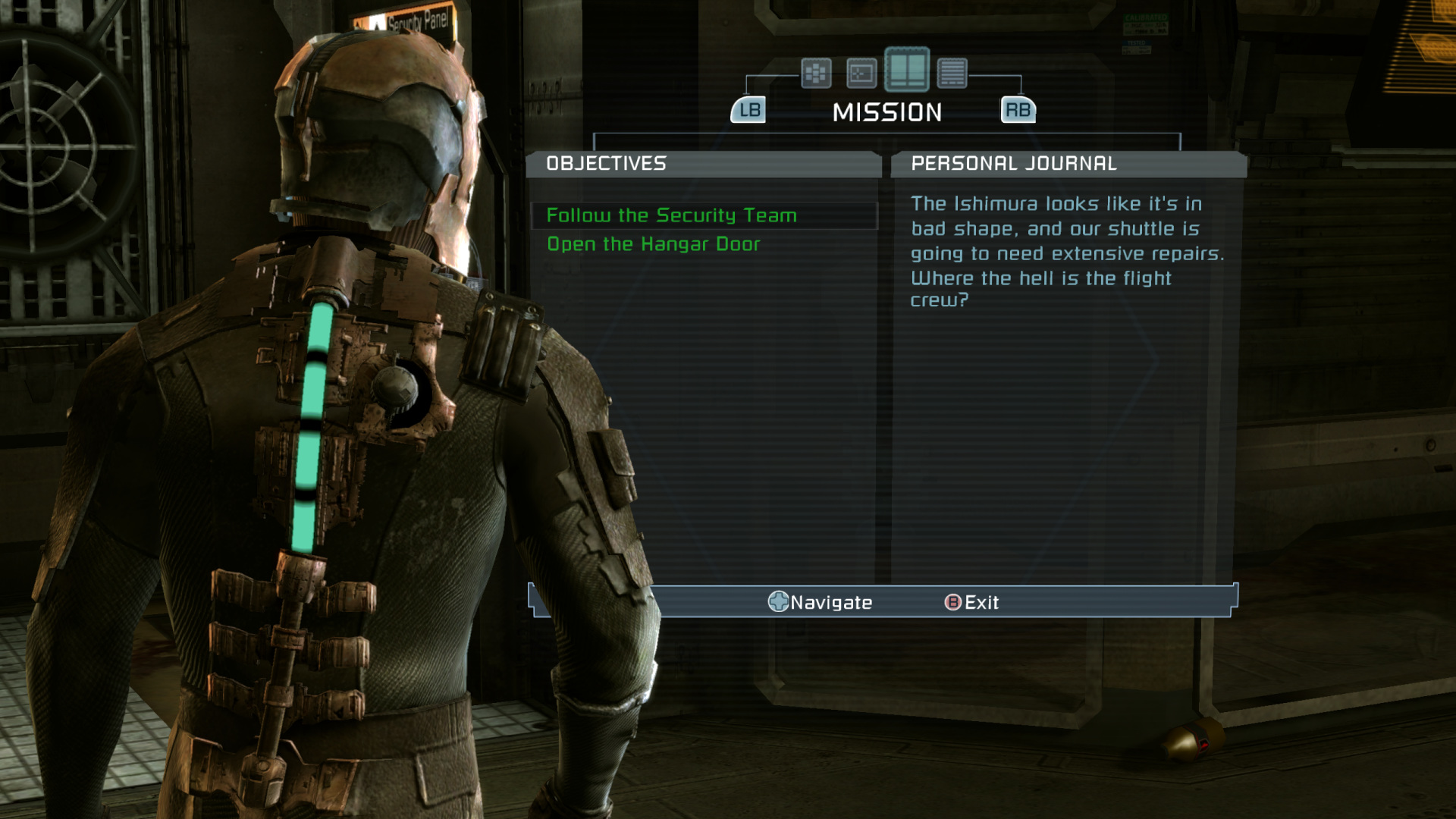Select the Open the Hangar Door objective
1456x819 pixels.
click(x=653, y=244)
